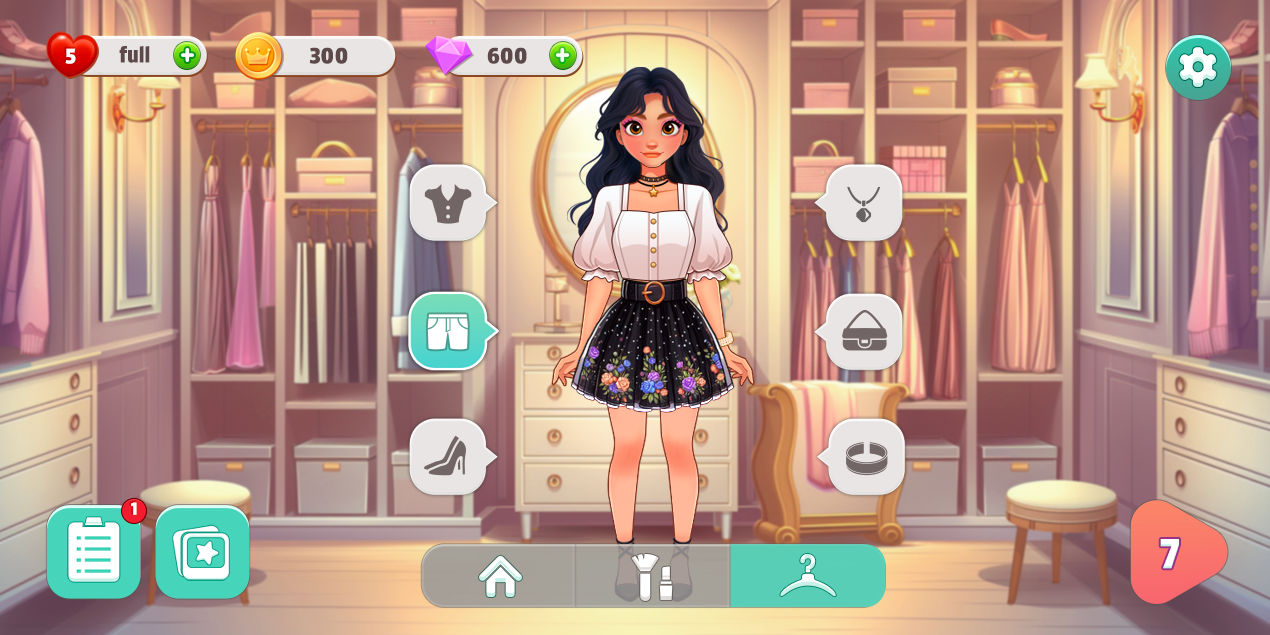Open the star photo album

pos(202,552)
